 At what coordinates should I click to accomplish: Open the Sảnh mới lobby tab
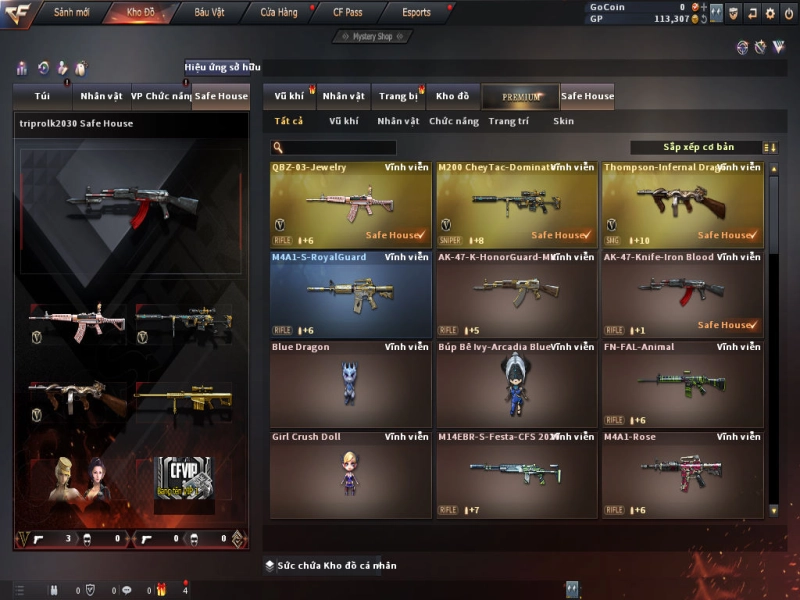[x=70, y=13]
